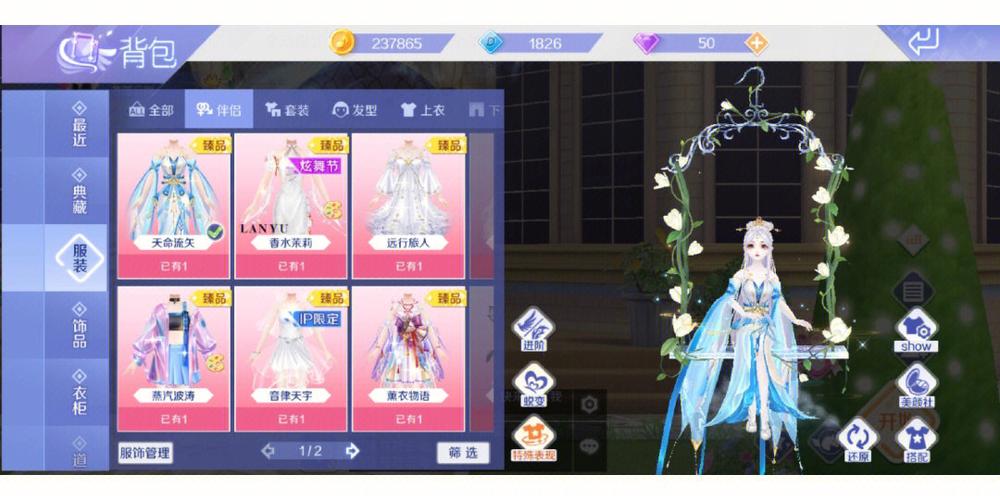Pick the 远行旅人 outfit card

408,204
